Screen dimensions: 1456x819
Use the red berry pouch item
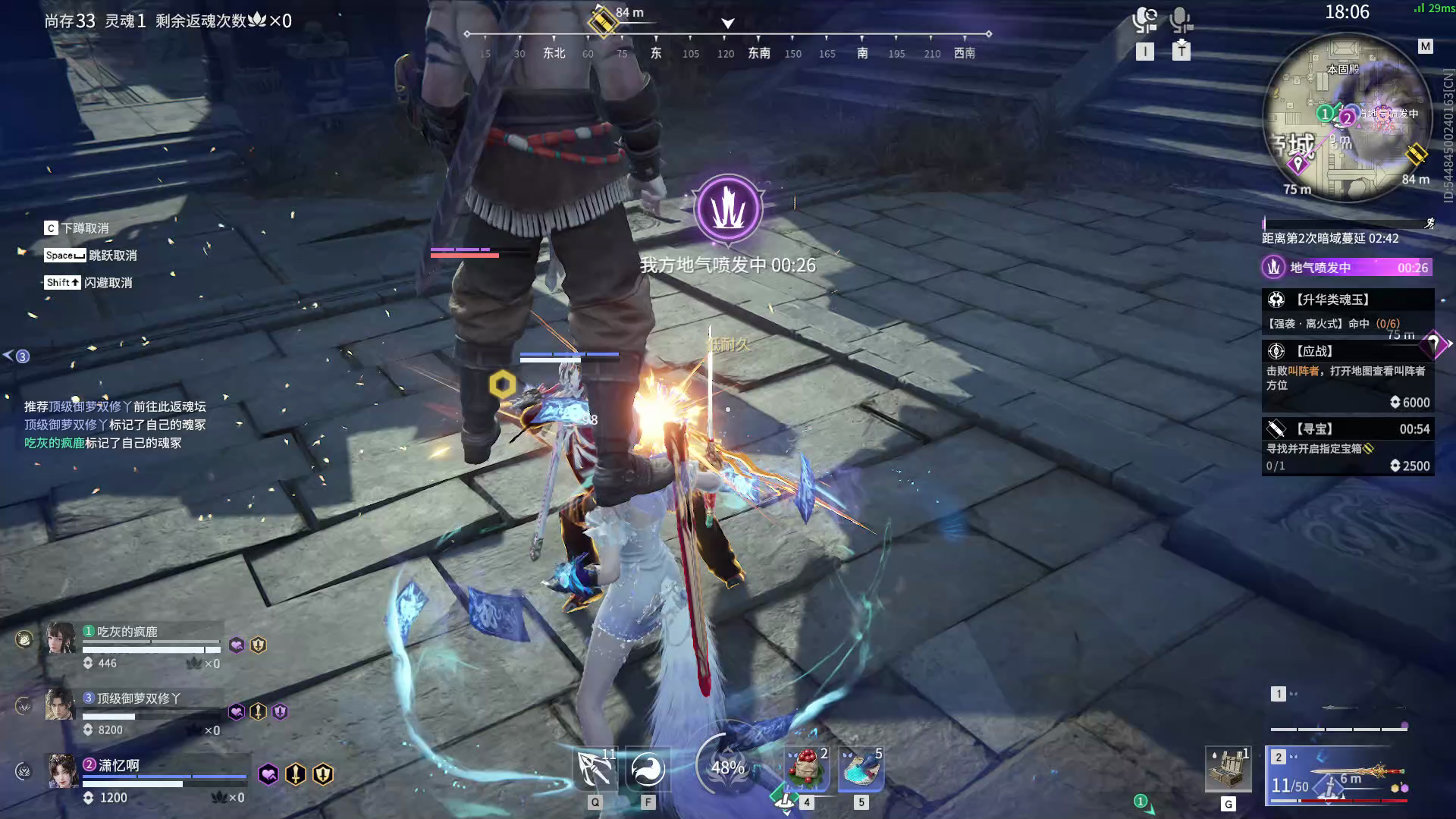click(x=806, y=768)
